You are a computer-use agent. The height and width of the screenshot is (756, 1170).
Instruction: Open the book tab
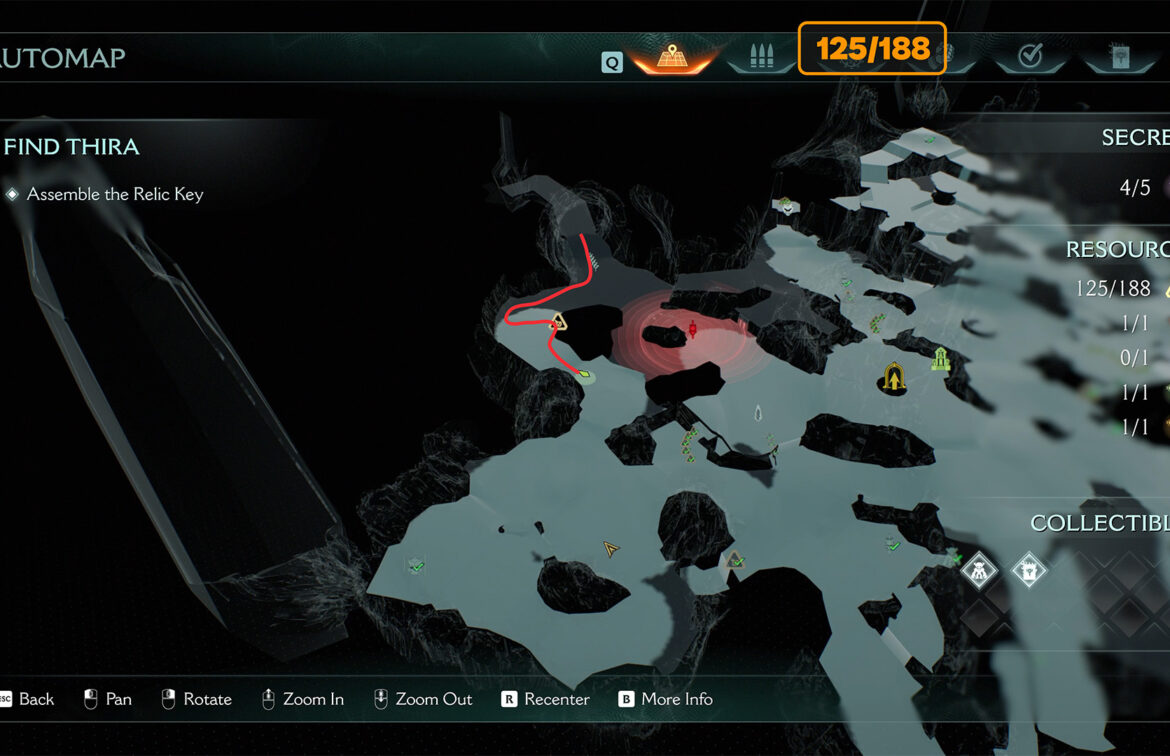point(1118,56)
